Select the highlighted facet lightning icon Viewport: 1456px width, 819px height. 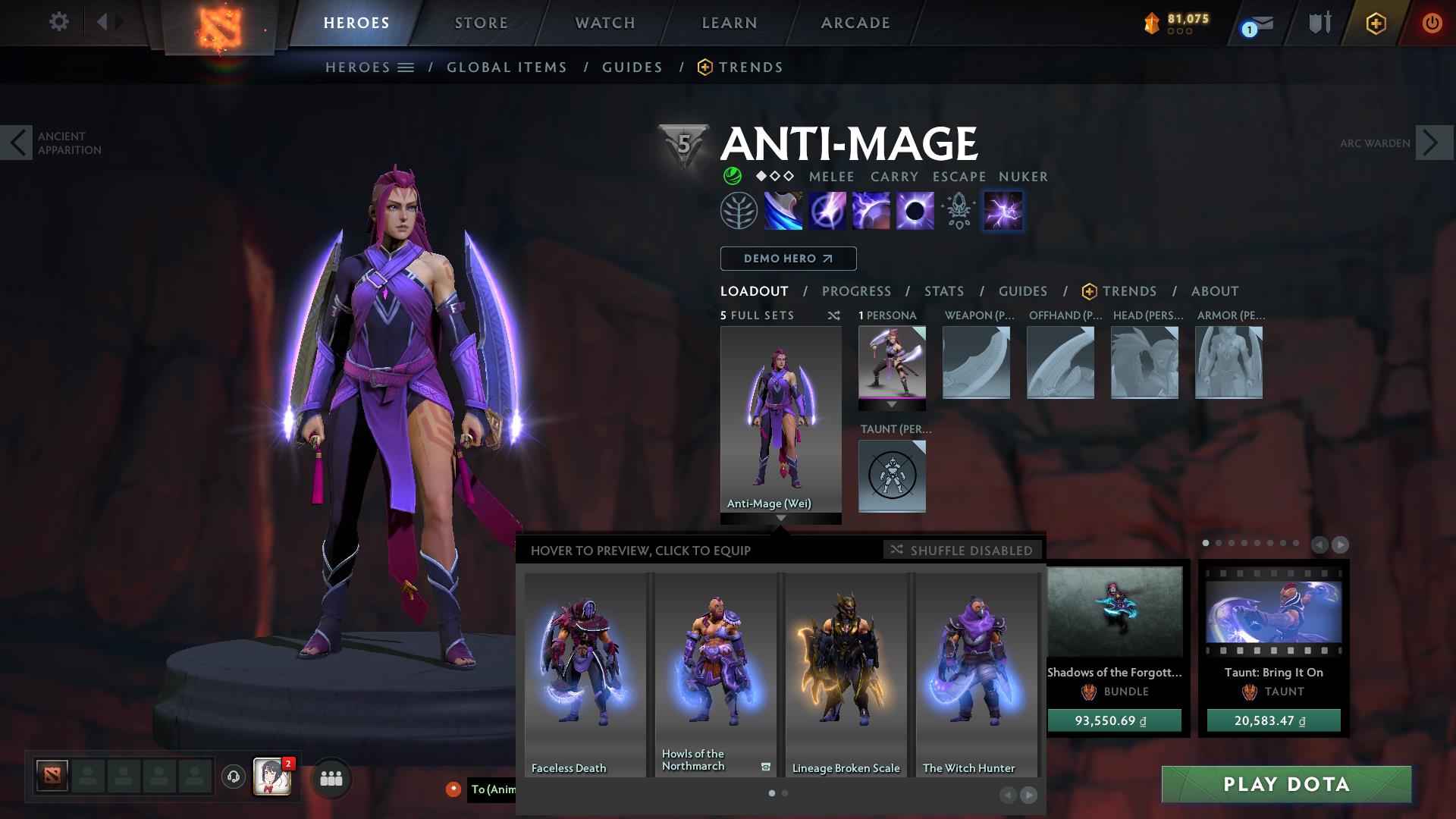click(x=1003, y=211)
